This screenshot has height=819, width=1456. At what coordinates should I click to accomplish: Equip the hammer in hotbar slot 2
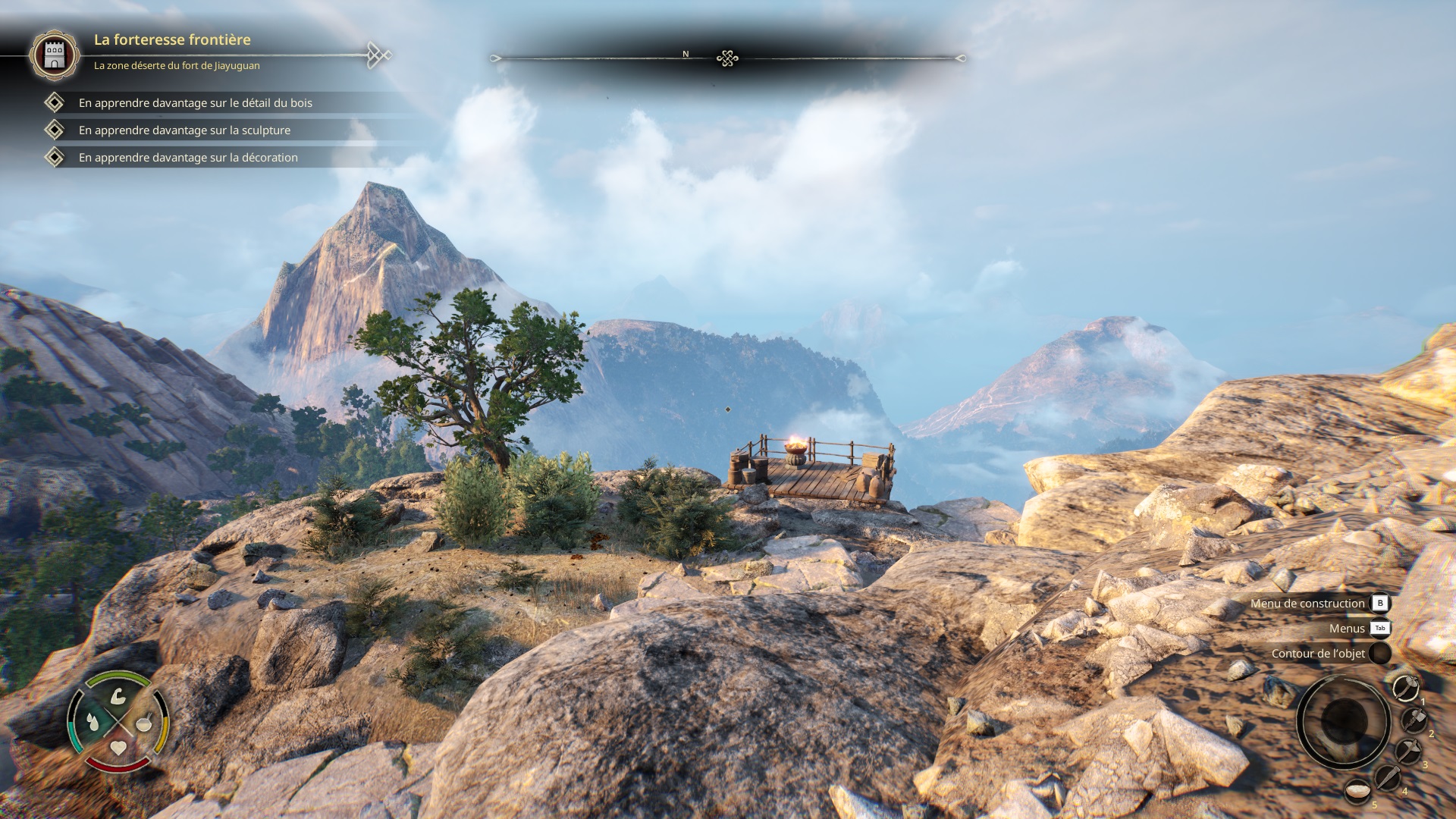tap(1413, 720)
